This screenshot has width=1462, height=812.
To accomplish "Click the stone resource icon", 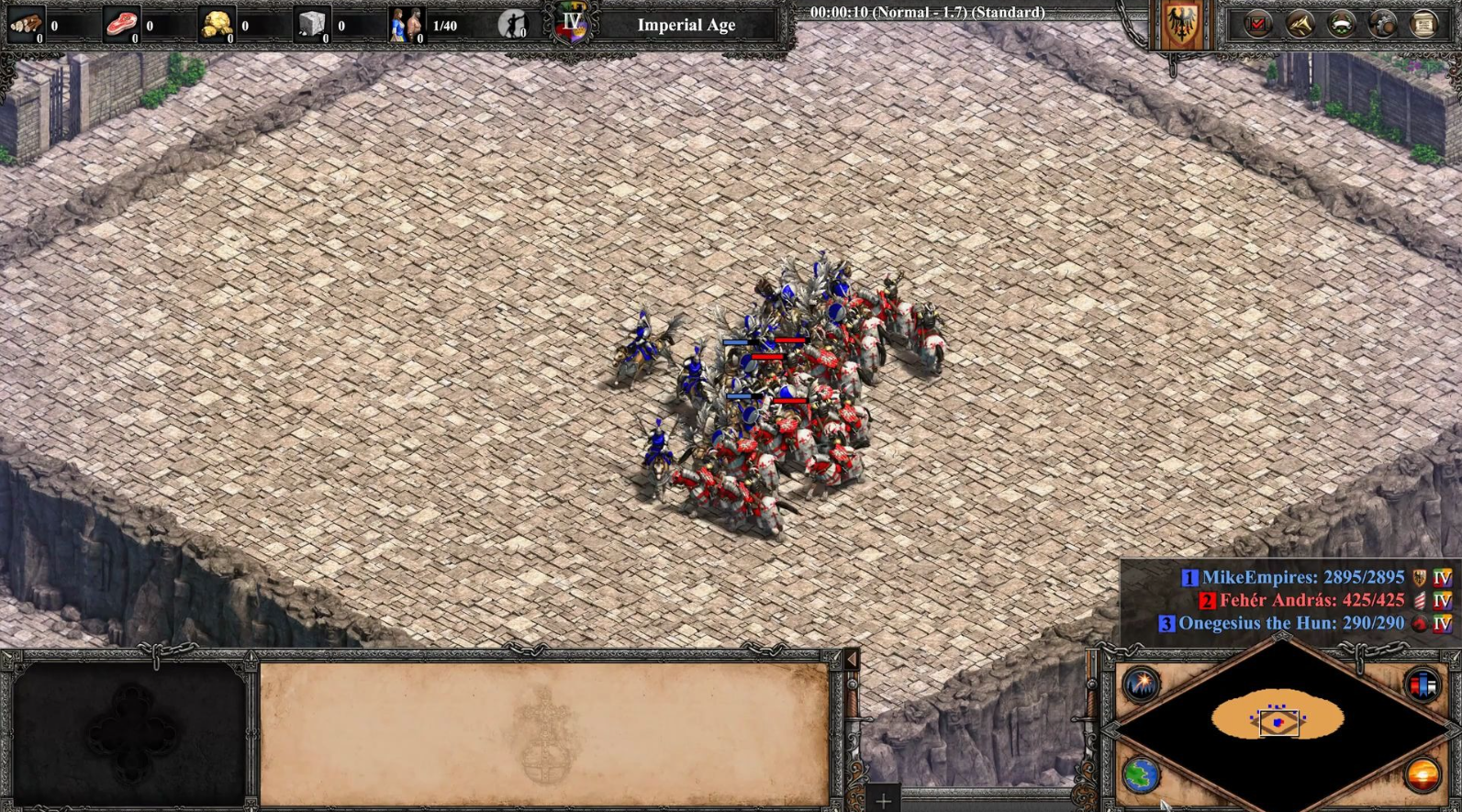I will tap(312, 24).
